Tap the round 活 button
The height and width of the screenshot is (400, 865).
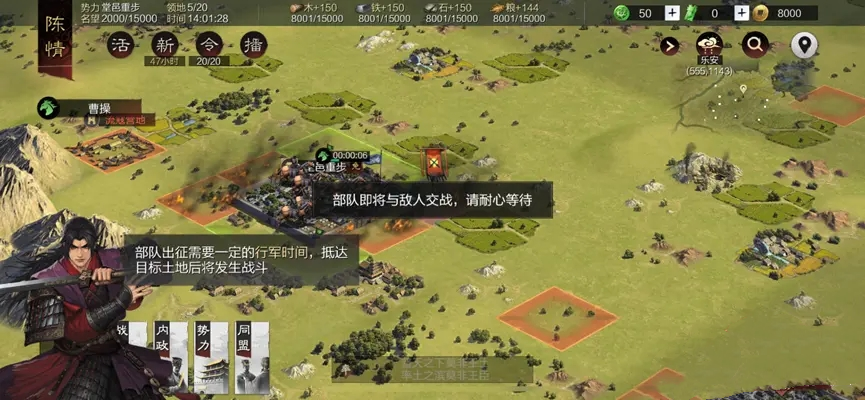pyautogui.click(x=121, y=45)
